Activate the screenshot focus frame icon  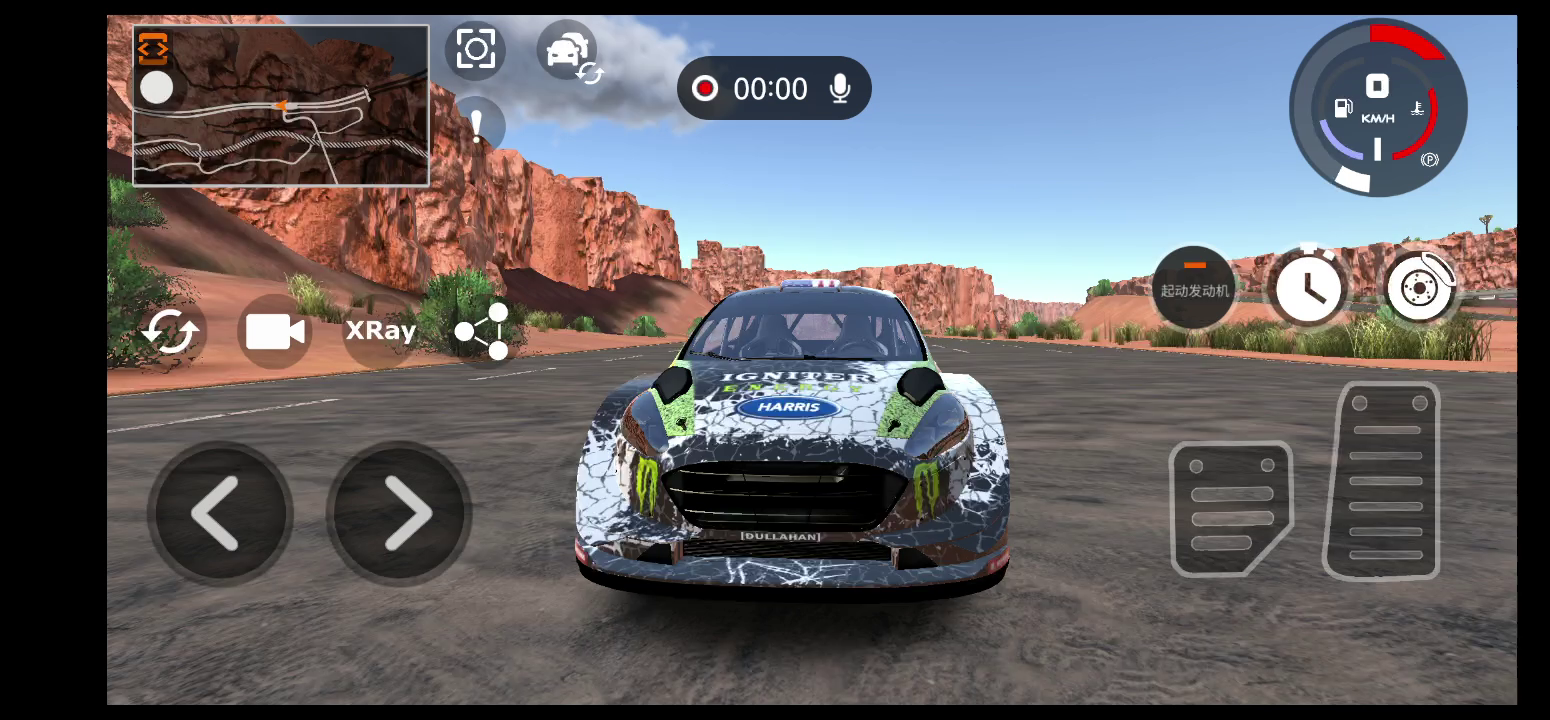tap(475, 49)
